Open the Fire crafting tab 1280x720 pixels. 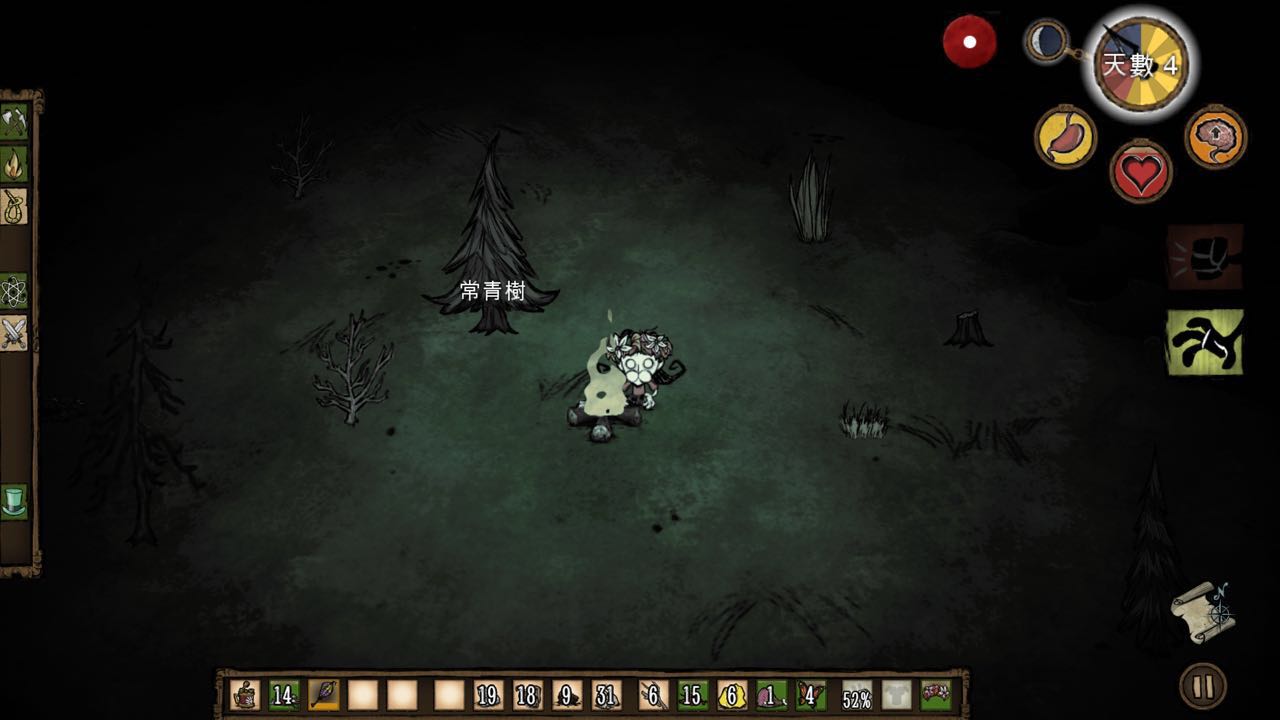[14, 163]
